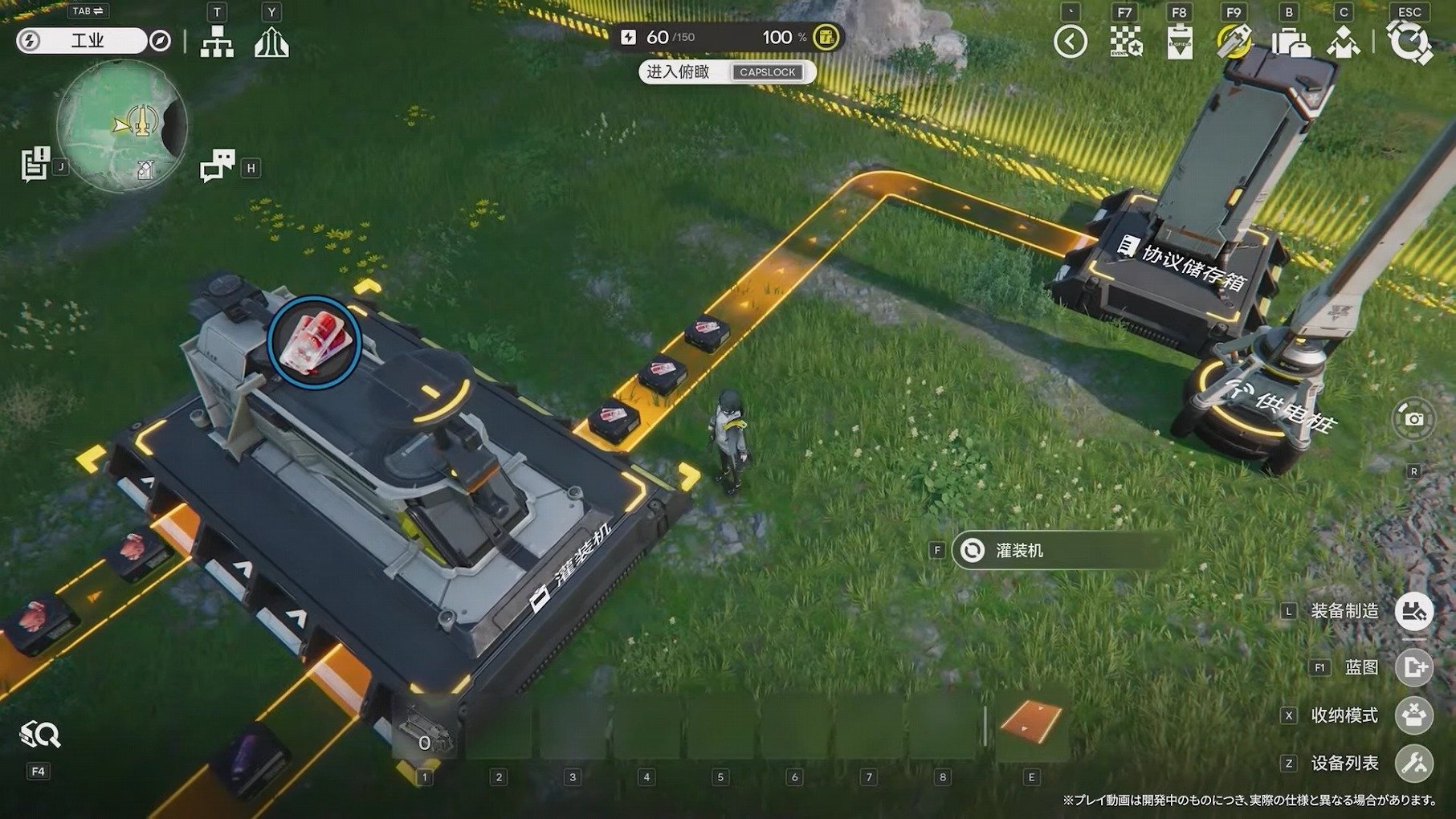Click the yellow highlighted tool icon
The height and width of the screenshot is (819, 1456).
point(1234,42)
